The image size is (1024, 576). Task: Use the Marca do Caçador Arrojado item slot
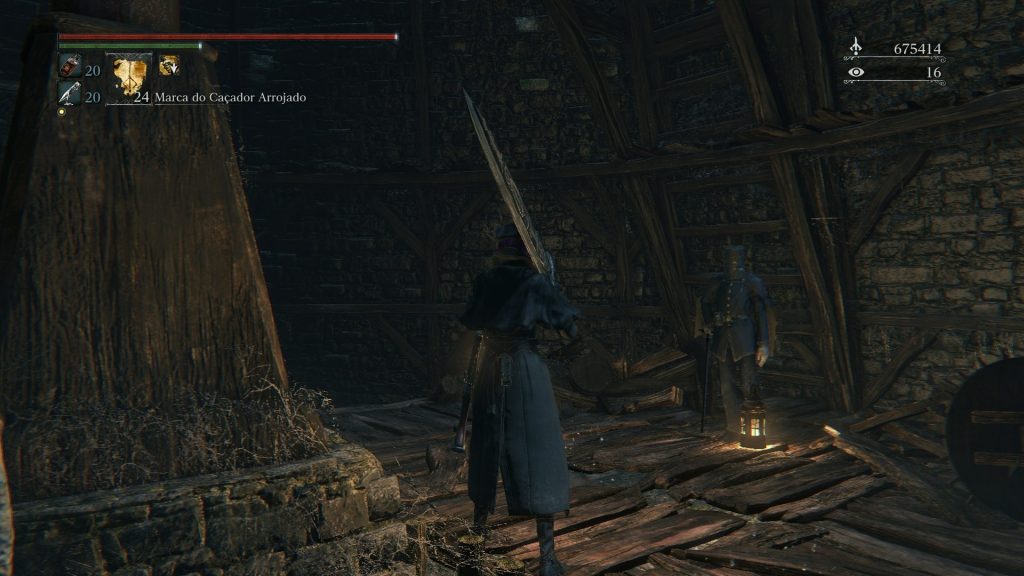coord(129,77)
